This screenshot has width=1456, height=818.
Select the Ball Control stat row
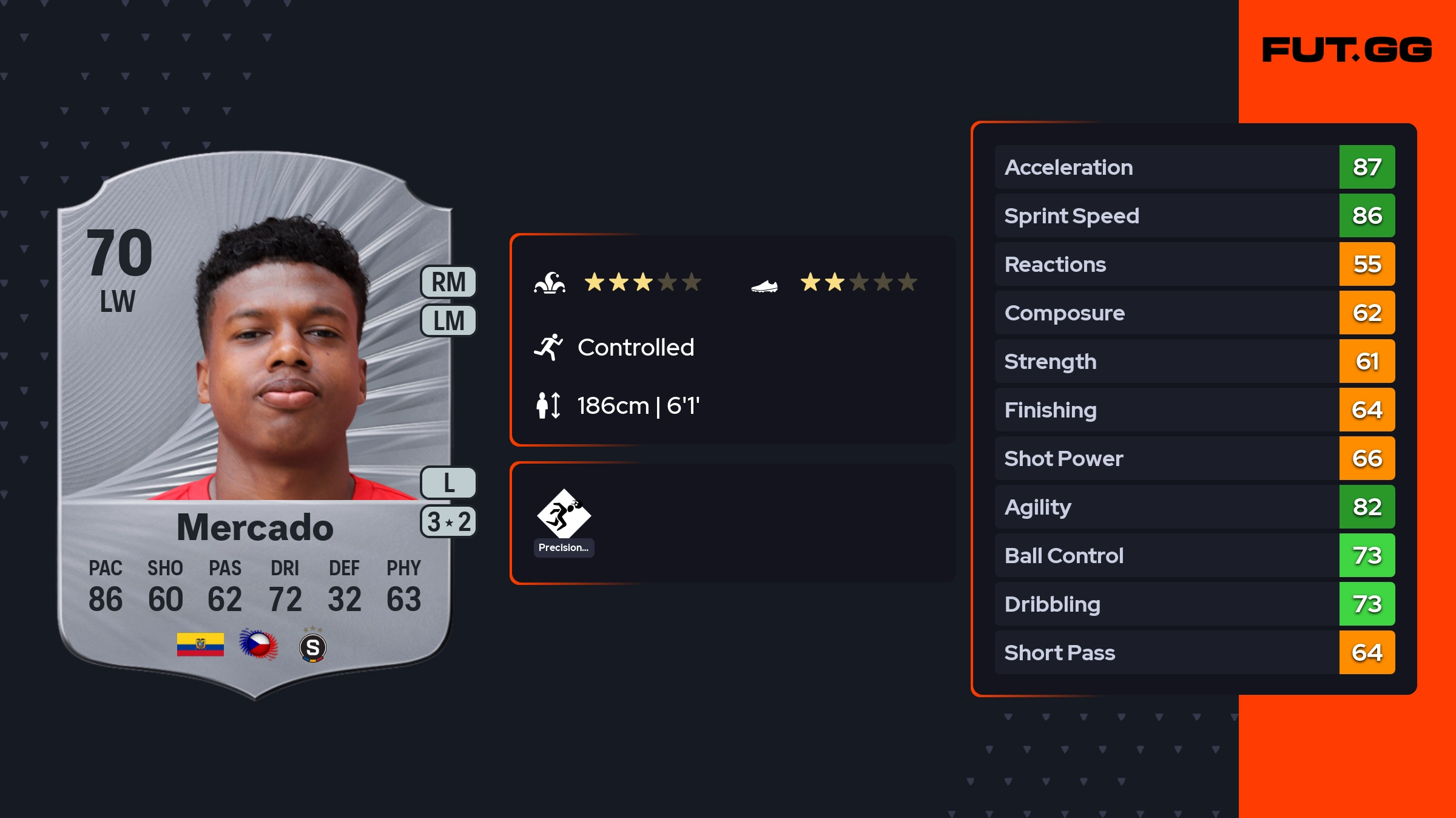[x=1194, y=555]
